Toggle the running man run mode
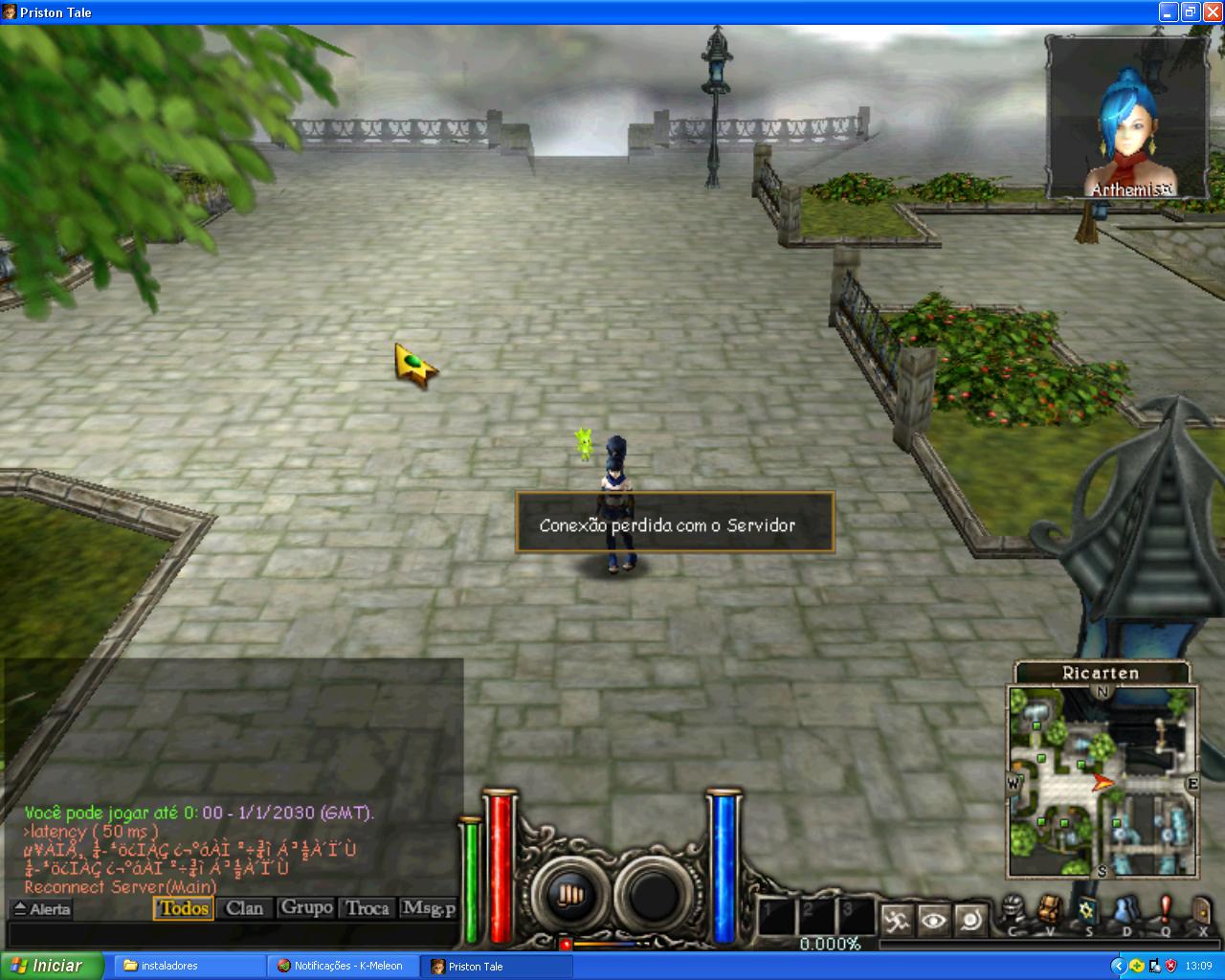 click(897, 921)
